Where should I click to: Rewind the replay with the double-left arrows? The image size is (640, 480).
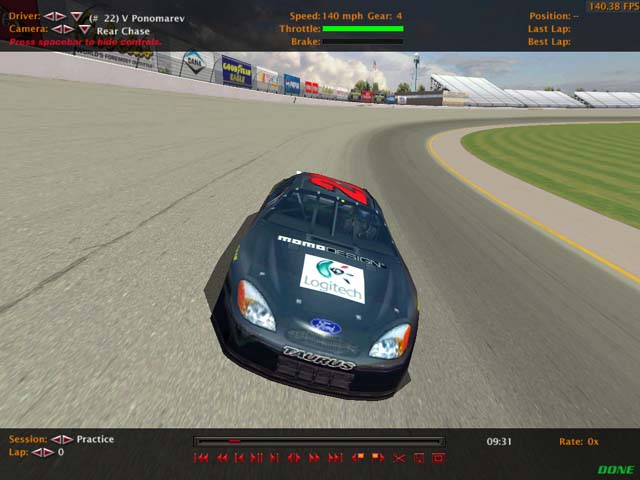click(221, 458)
